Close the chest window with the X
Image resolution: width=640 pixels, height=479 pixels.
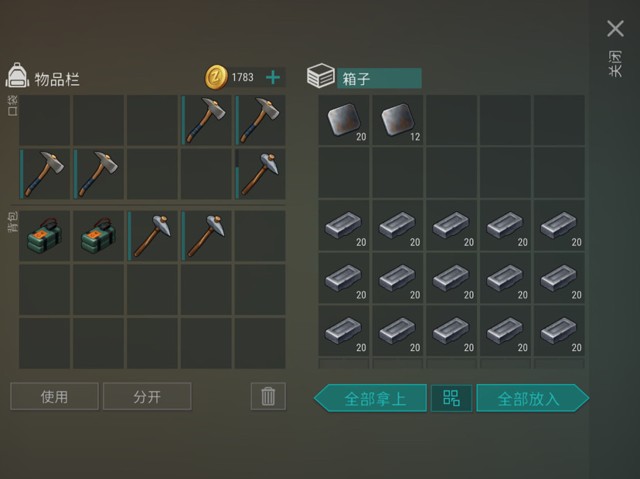(615, 29)
